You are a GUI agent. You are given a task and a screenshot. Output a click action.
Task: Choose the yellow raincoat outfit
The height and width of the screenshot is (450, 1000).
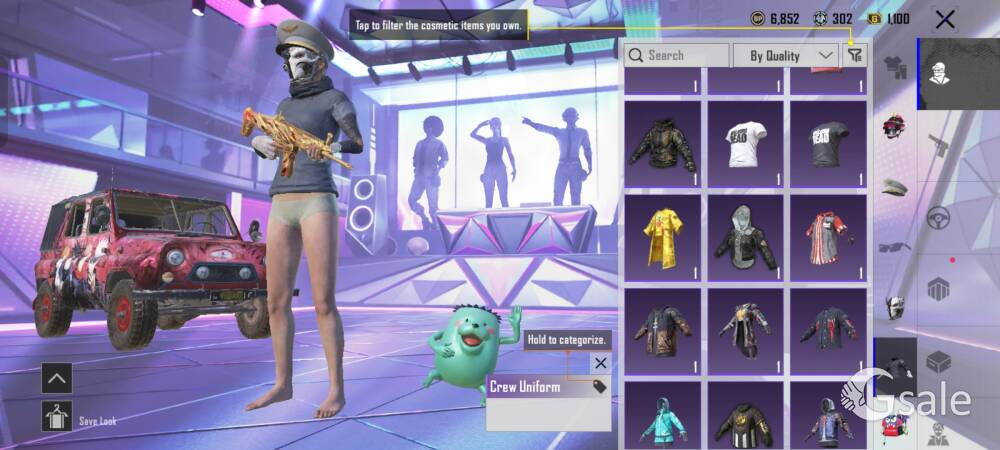tap(663, 238)
